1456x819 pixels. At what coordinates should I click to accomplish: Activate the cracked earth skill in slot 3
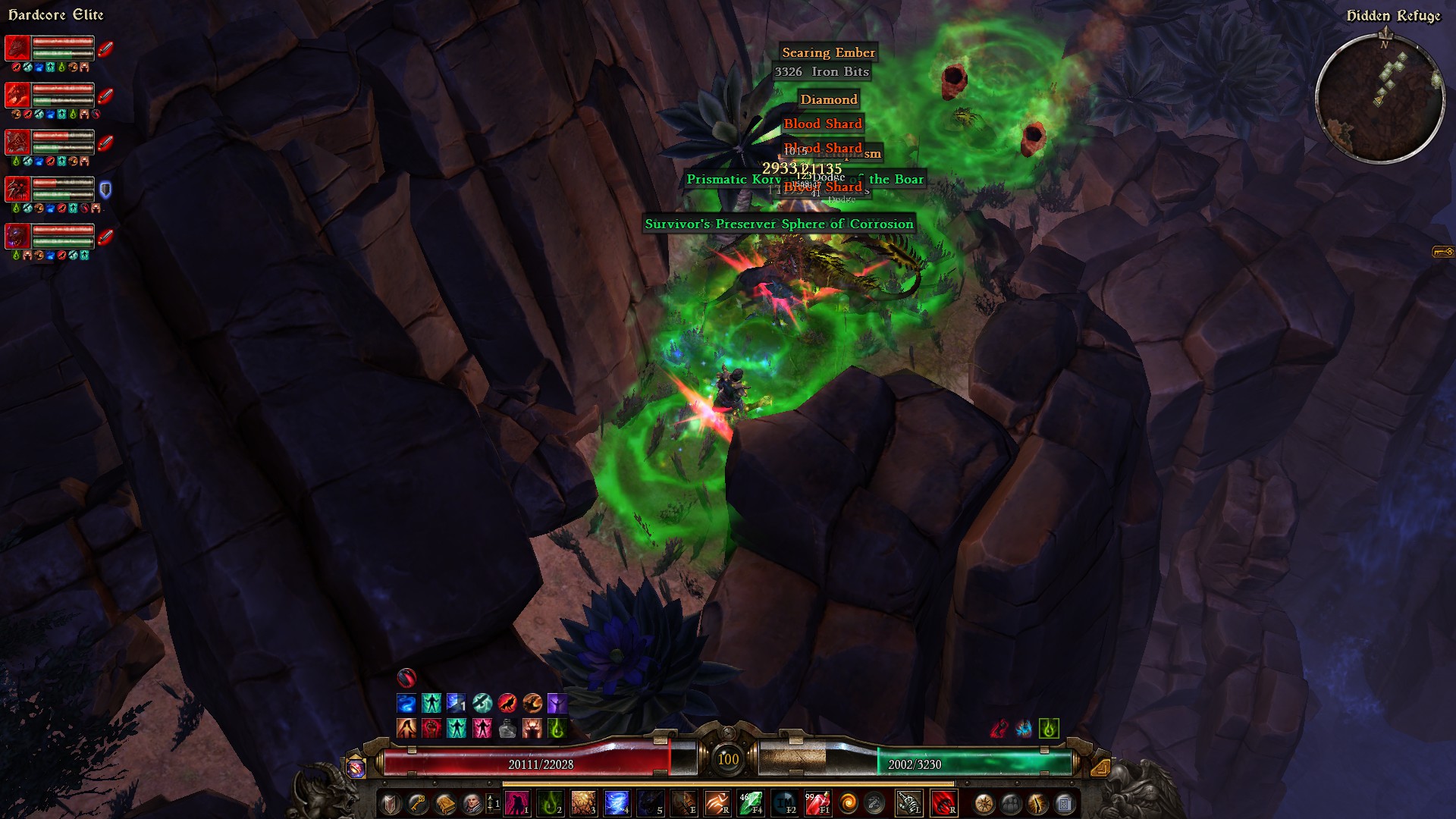(x=583, y=802)
